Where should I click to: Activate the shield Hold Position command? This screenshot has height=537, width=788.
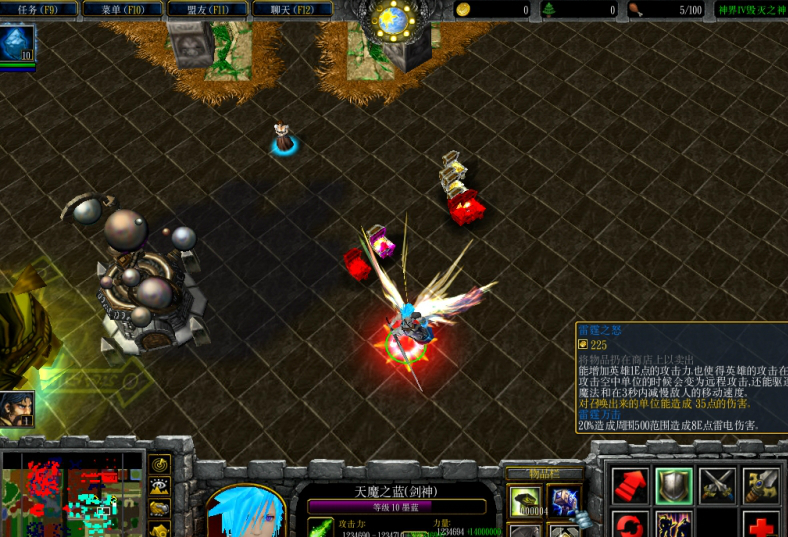(674, 486)
